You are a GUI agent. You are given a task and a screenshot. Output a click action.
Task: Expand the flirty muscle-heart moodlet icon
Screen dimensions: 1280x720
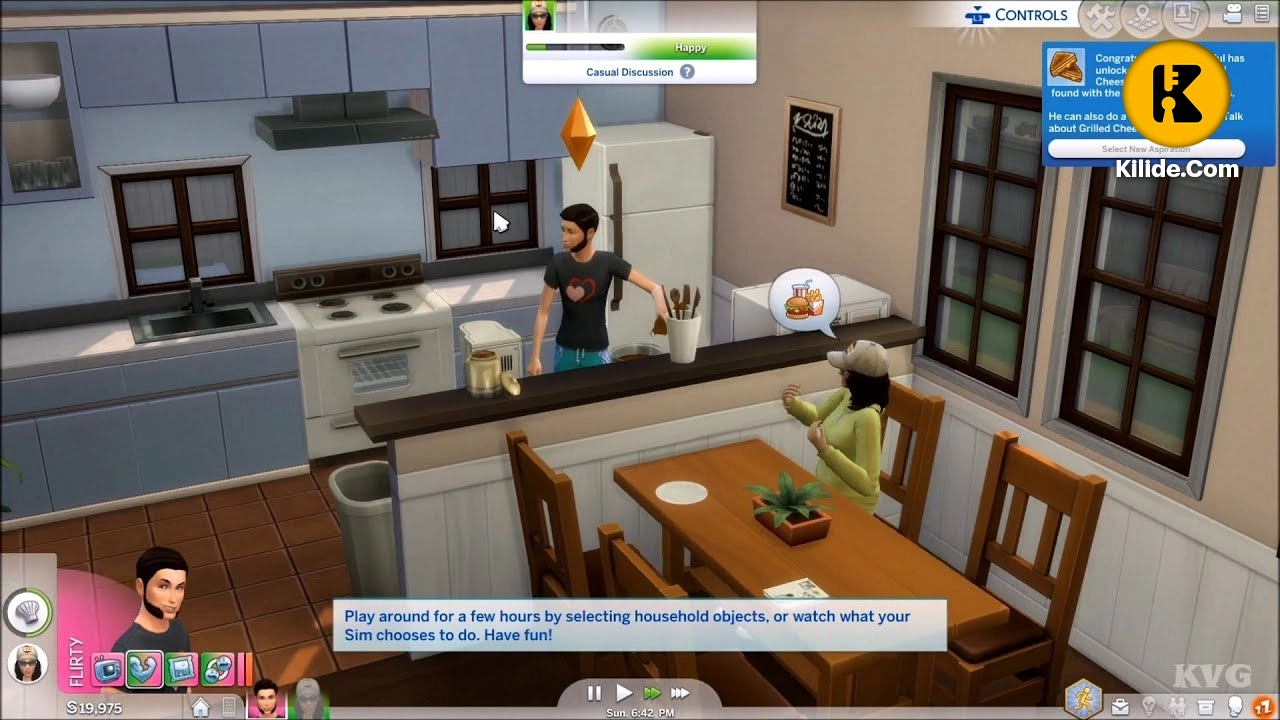[145, 666]
